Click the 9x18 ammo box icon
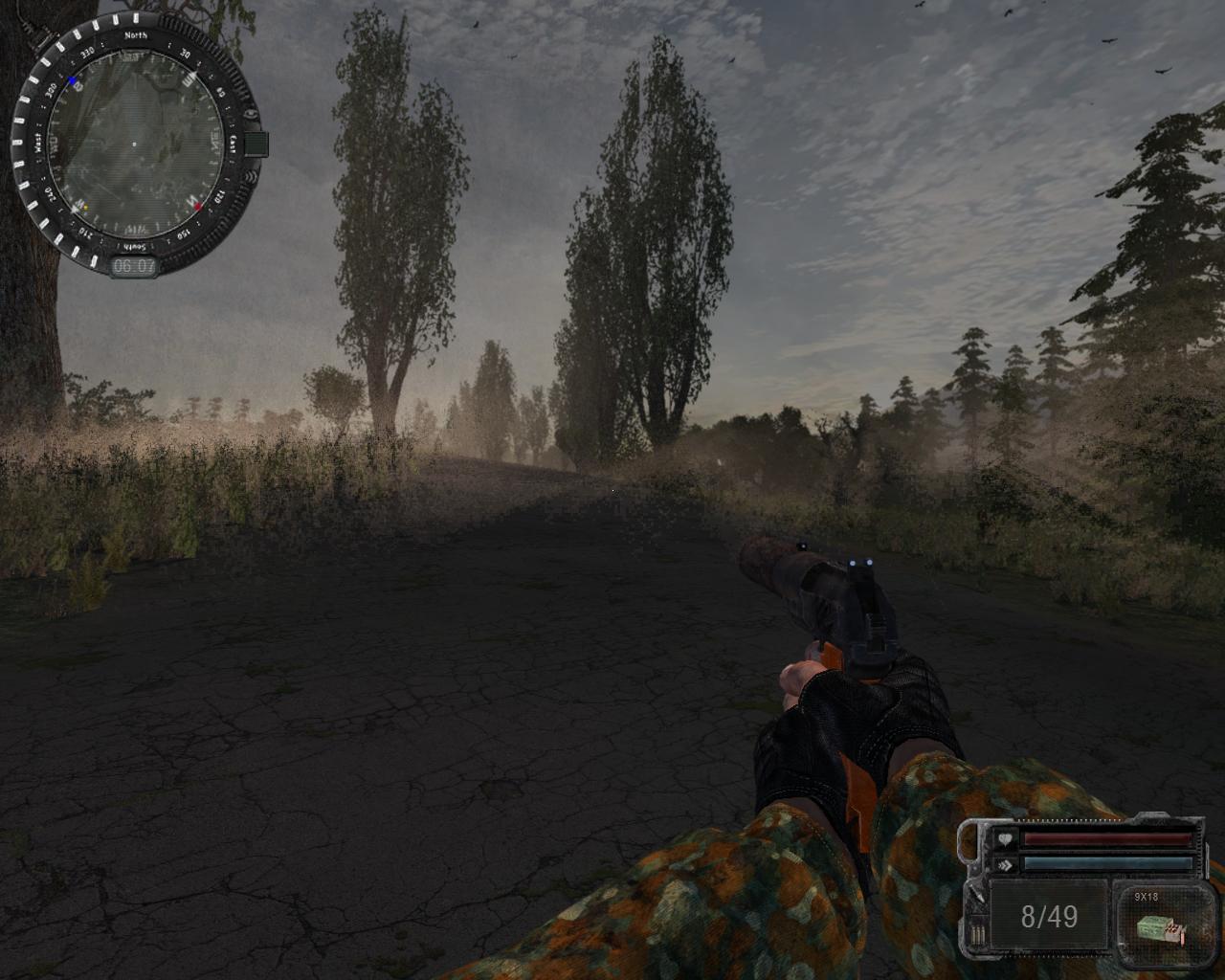Screen dimensions: 1225x980 click(x=1162, y=927)
